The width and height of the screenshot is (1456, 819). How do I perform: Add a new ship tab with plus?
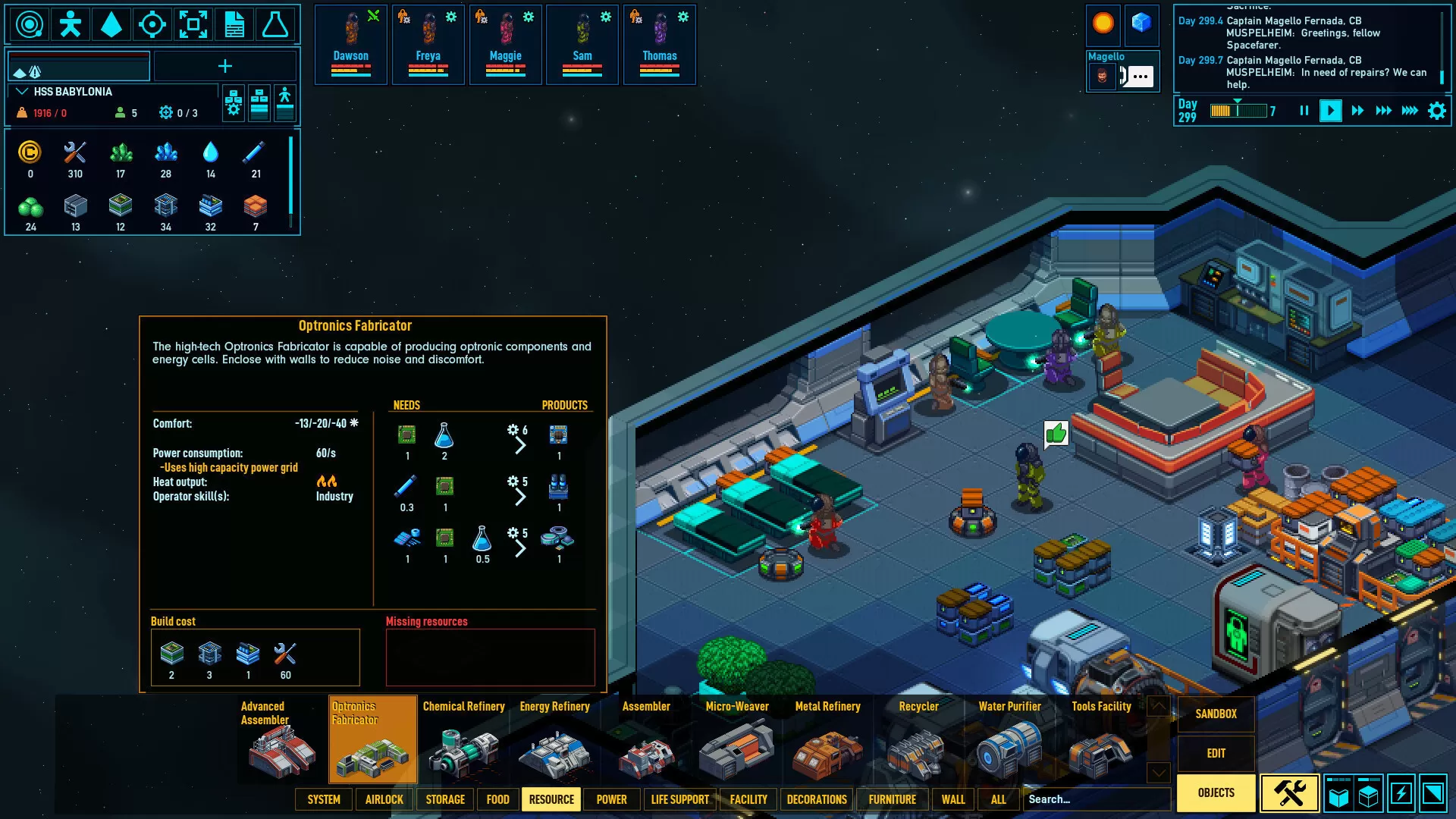click(225, 67)
